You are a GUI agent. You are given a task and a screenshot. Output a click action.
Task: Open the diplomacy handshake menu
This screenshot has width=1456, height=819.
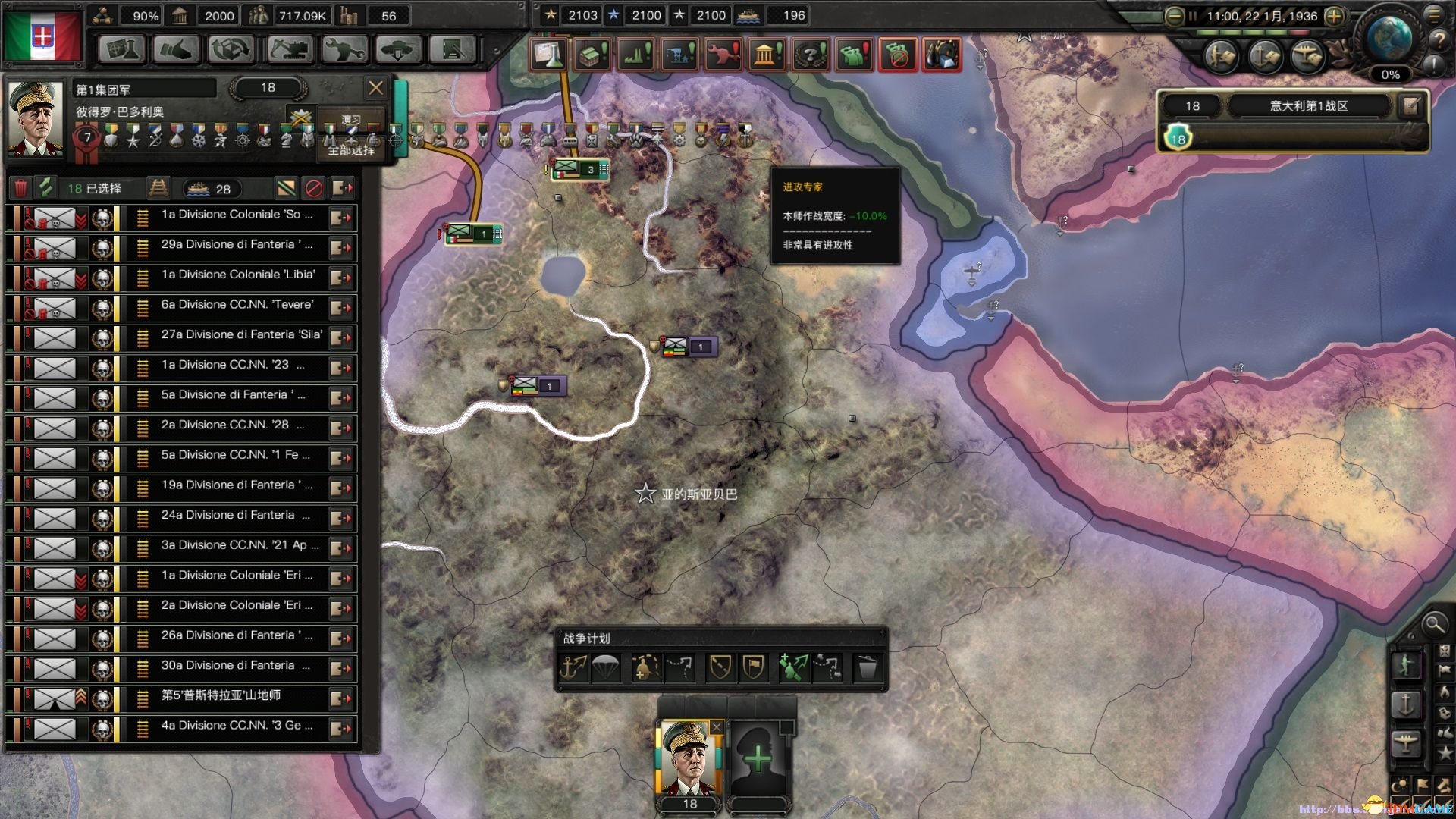pyautogui.click(x=176, y=50)
